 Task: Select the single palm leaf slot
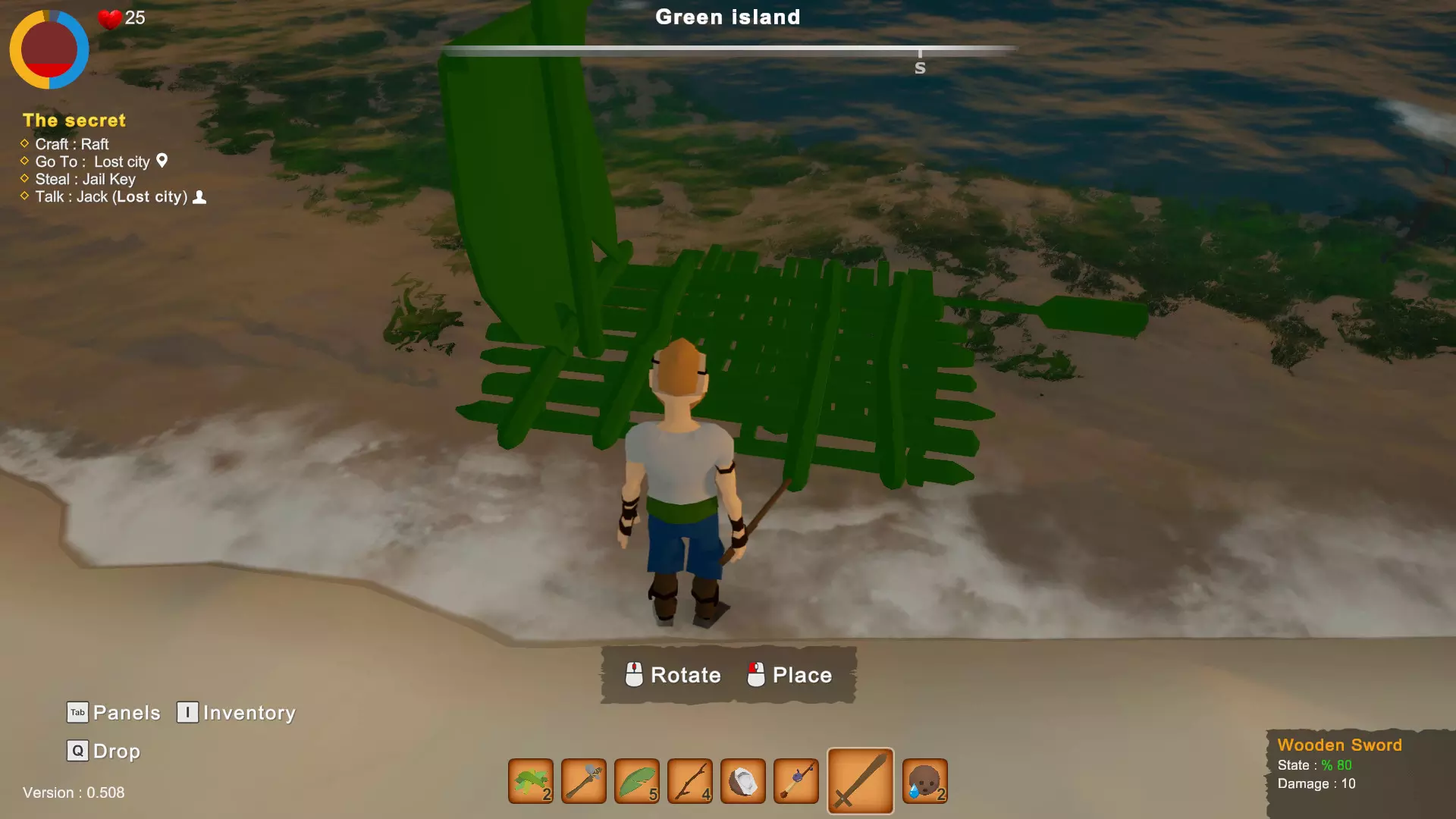pos(637,781)
